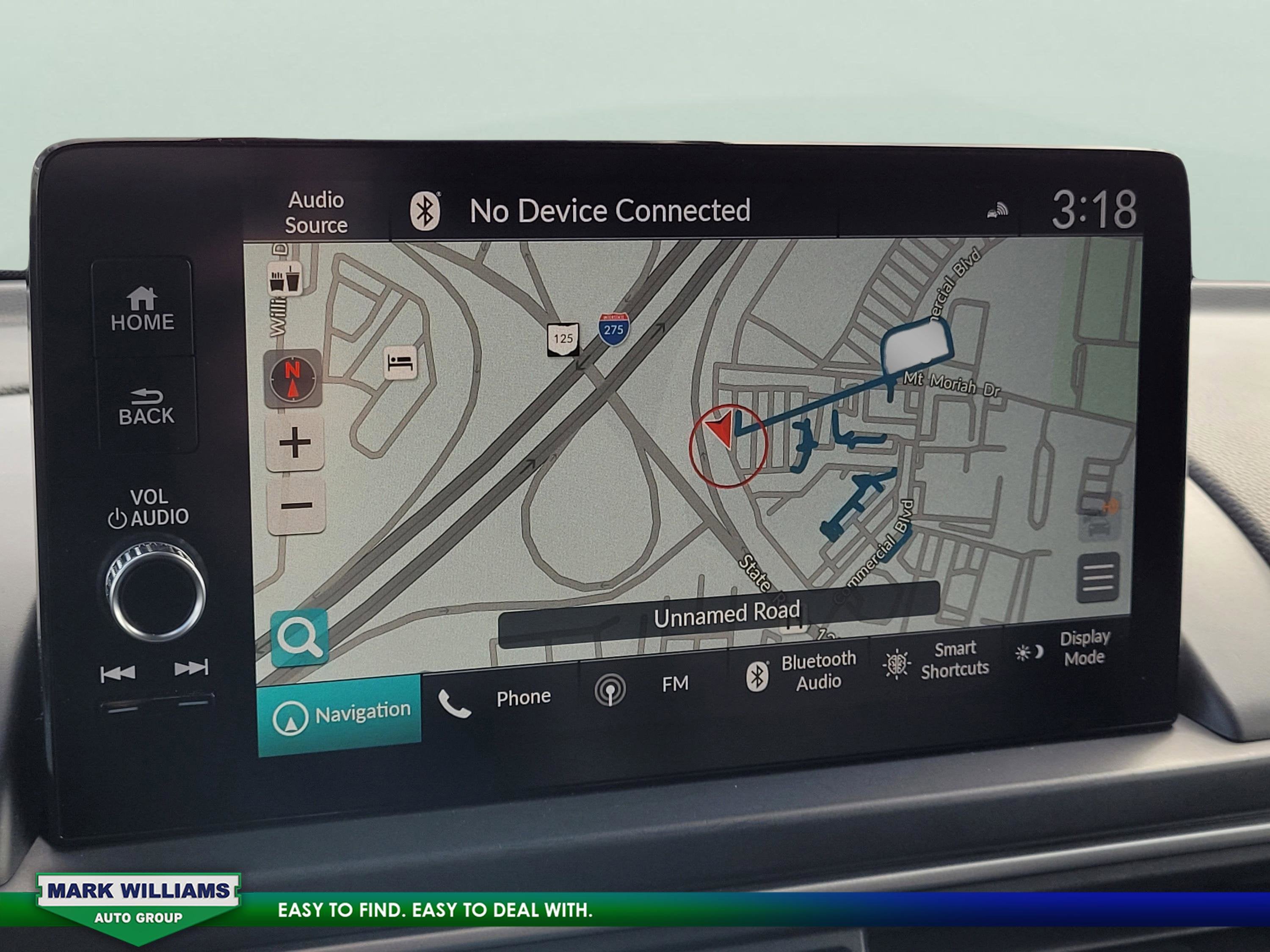Screen dimensions: 1270x952
Task: Select the hotel bed map icon
Action: pos(400,363)
